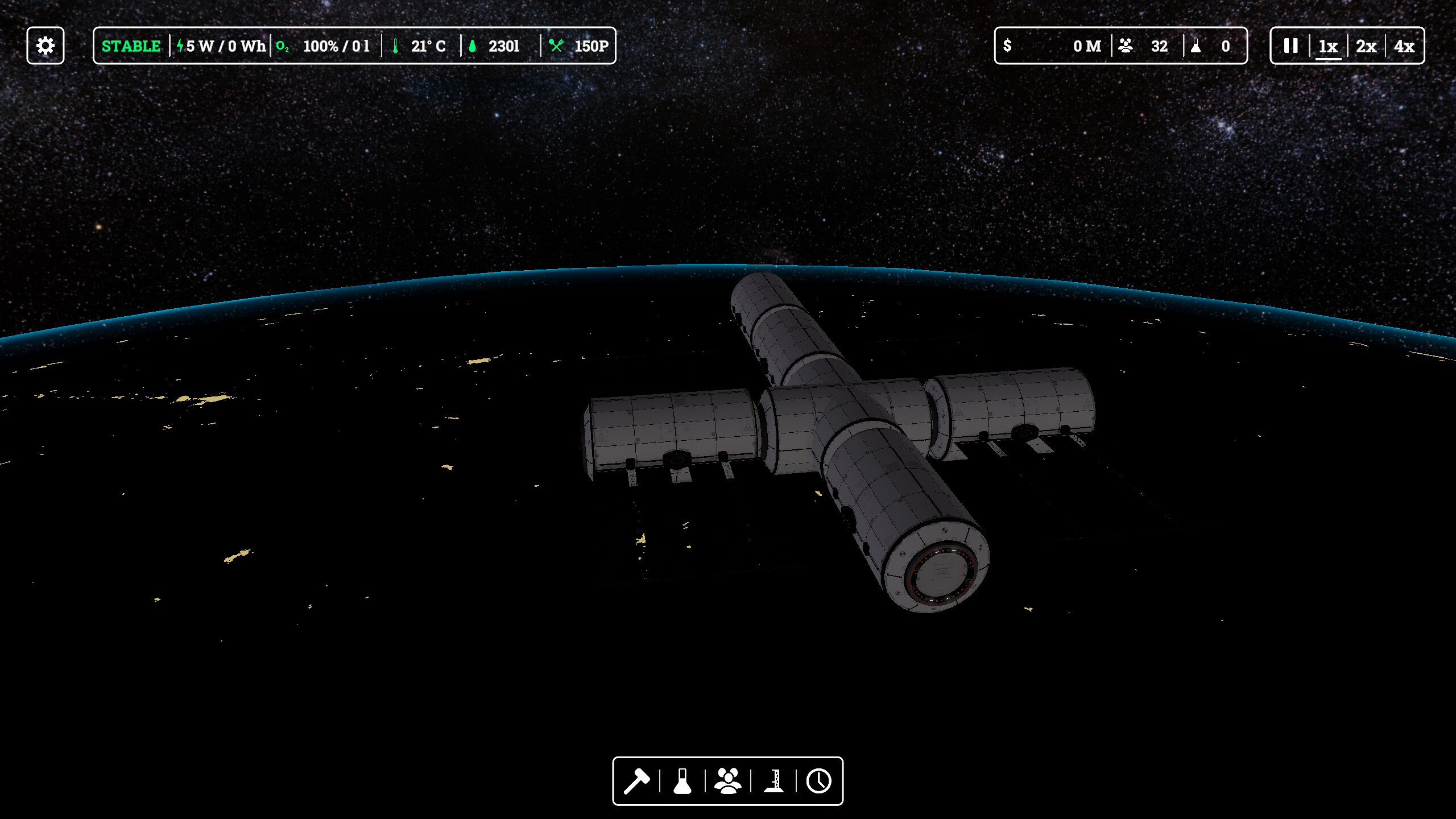1456x819 pixels.
Task: Click the STABLE station status label
Action: tap(131, 45)
